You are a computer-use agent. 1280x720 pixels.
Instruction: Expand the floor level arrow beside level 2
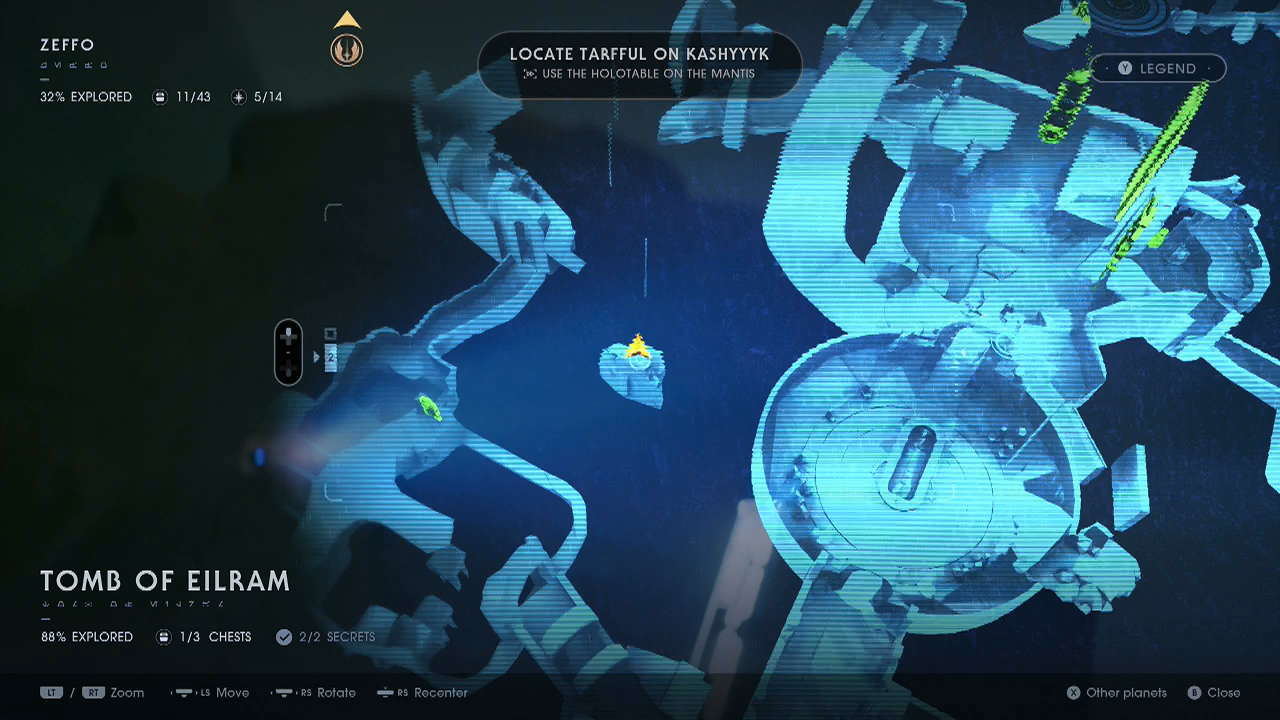317,356
